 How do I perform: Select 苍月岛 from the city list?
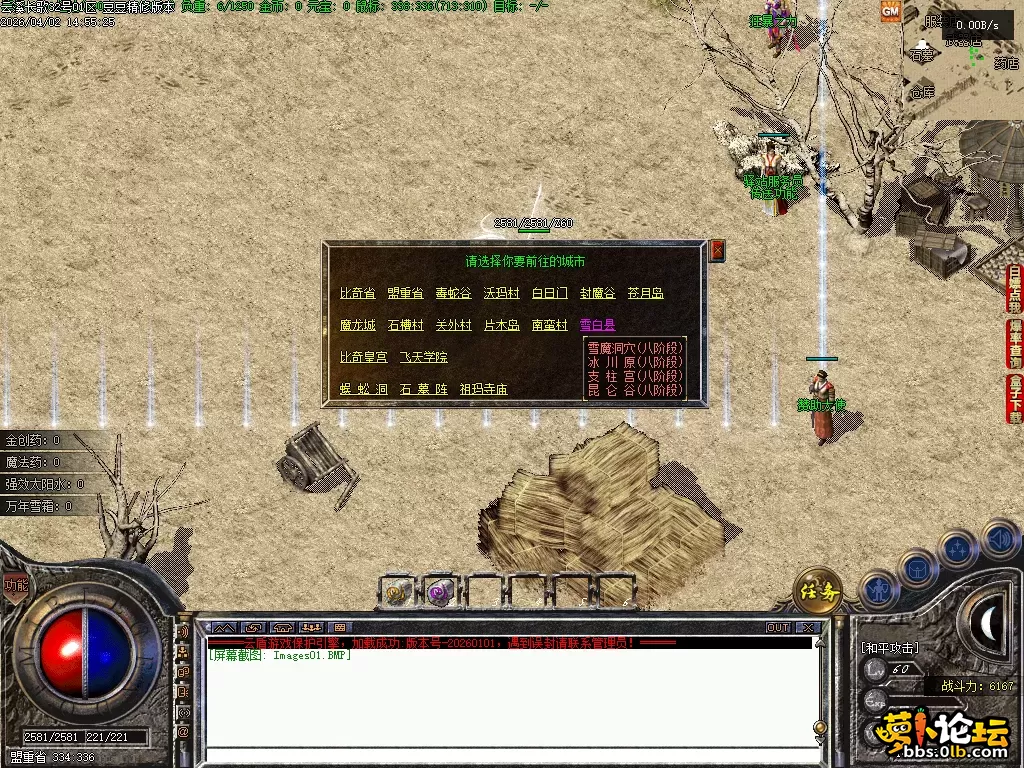[x=645, y=293]
